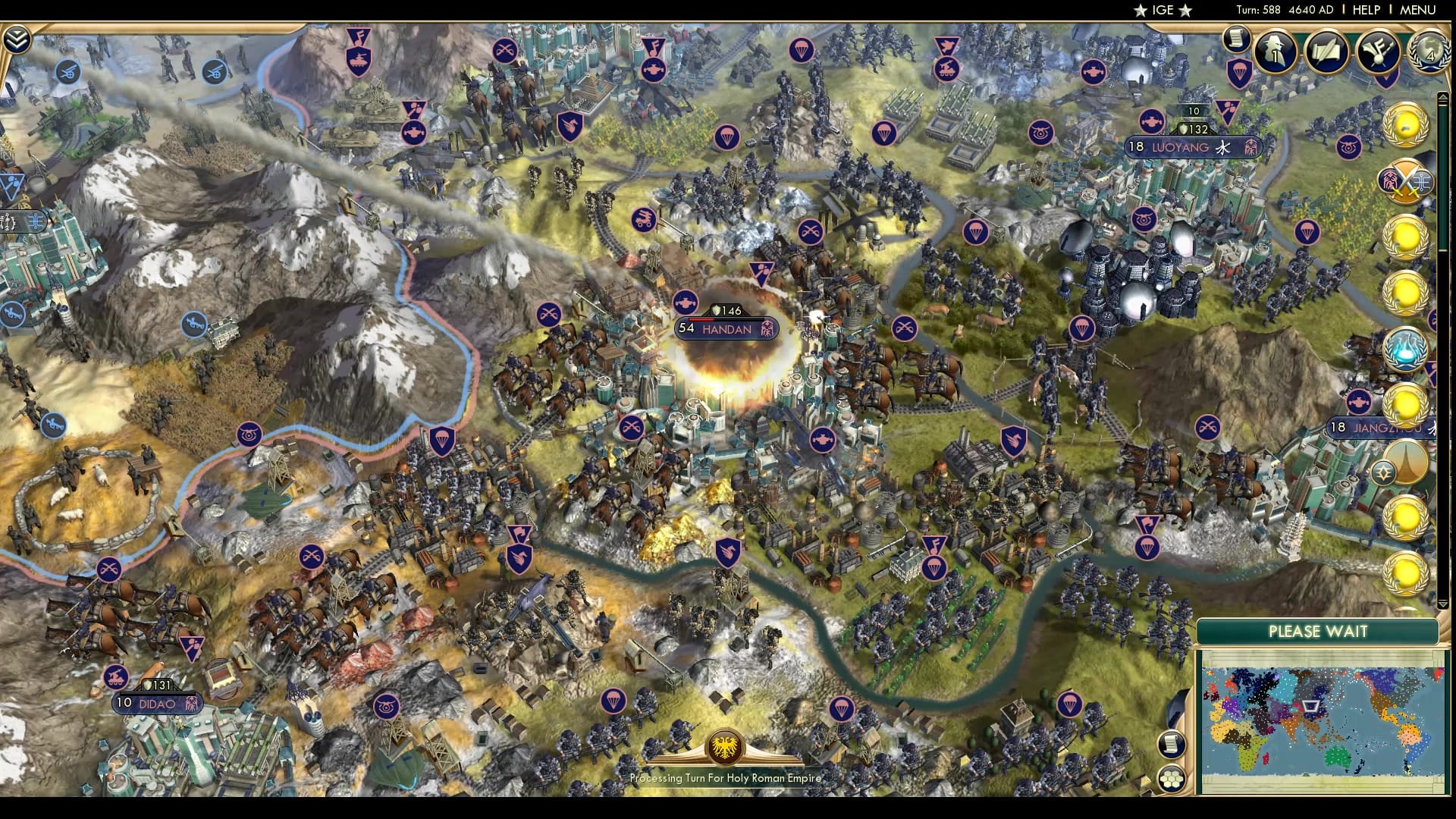Toggle Strategic View with the hex icon
This screenshot has height=819, width=1456.
pyautogui.click(x=1172, y=779)
